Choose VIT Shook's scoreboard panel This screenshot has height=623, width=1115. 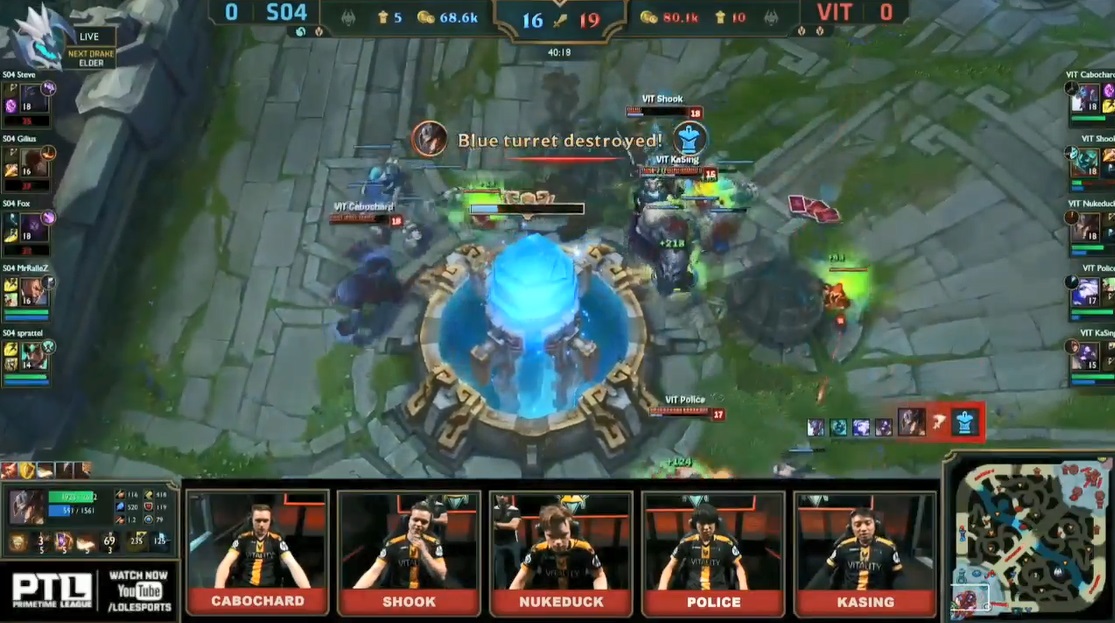pyautogui.click(x=1089, y=161)
